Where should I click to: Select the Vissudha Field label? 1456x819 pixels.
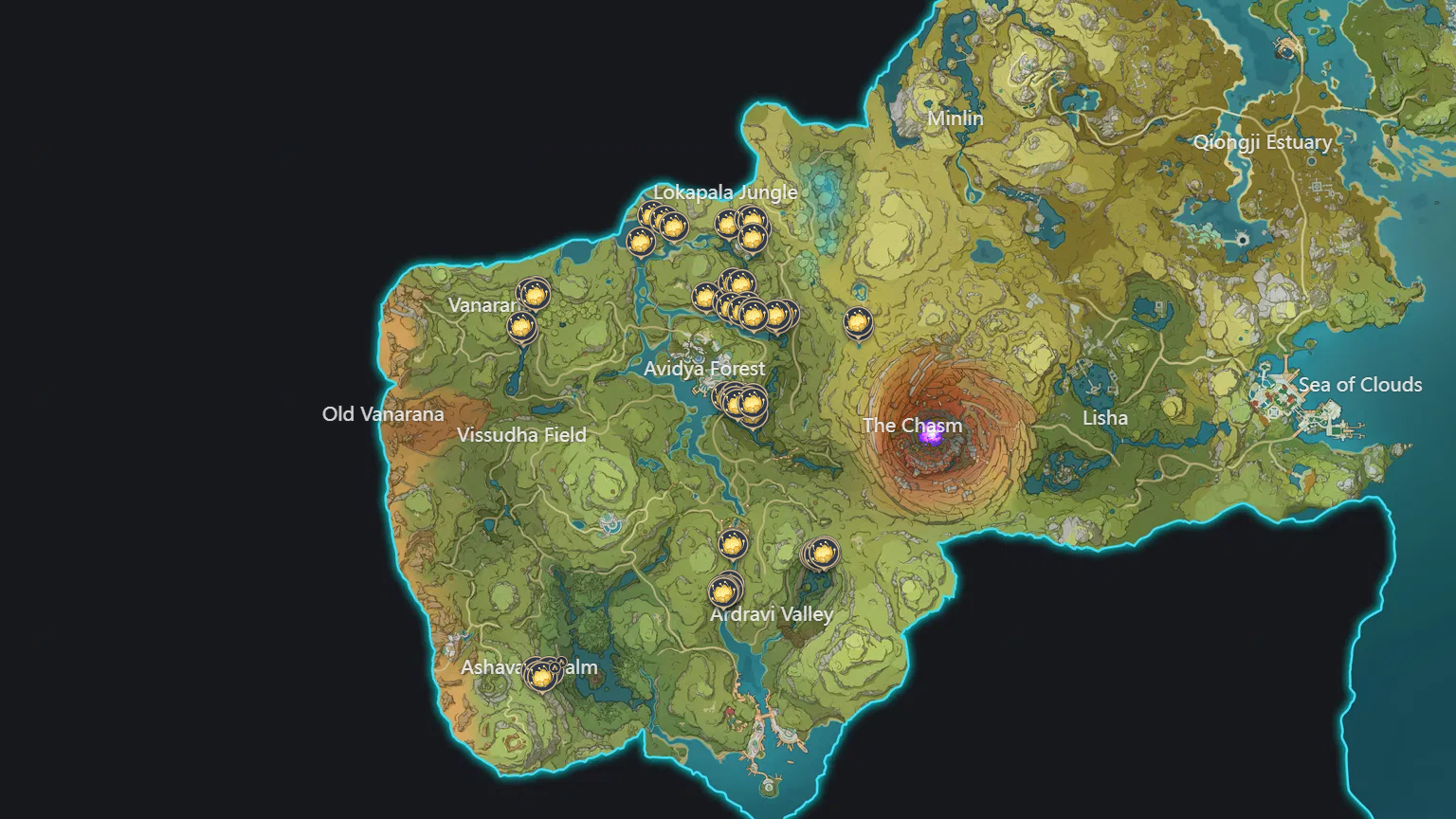[523, 433]
